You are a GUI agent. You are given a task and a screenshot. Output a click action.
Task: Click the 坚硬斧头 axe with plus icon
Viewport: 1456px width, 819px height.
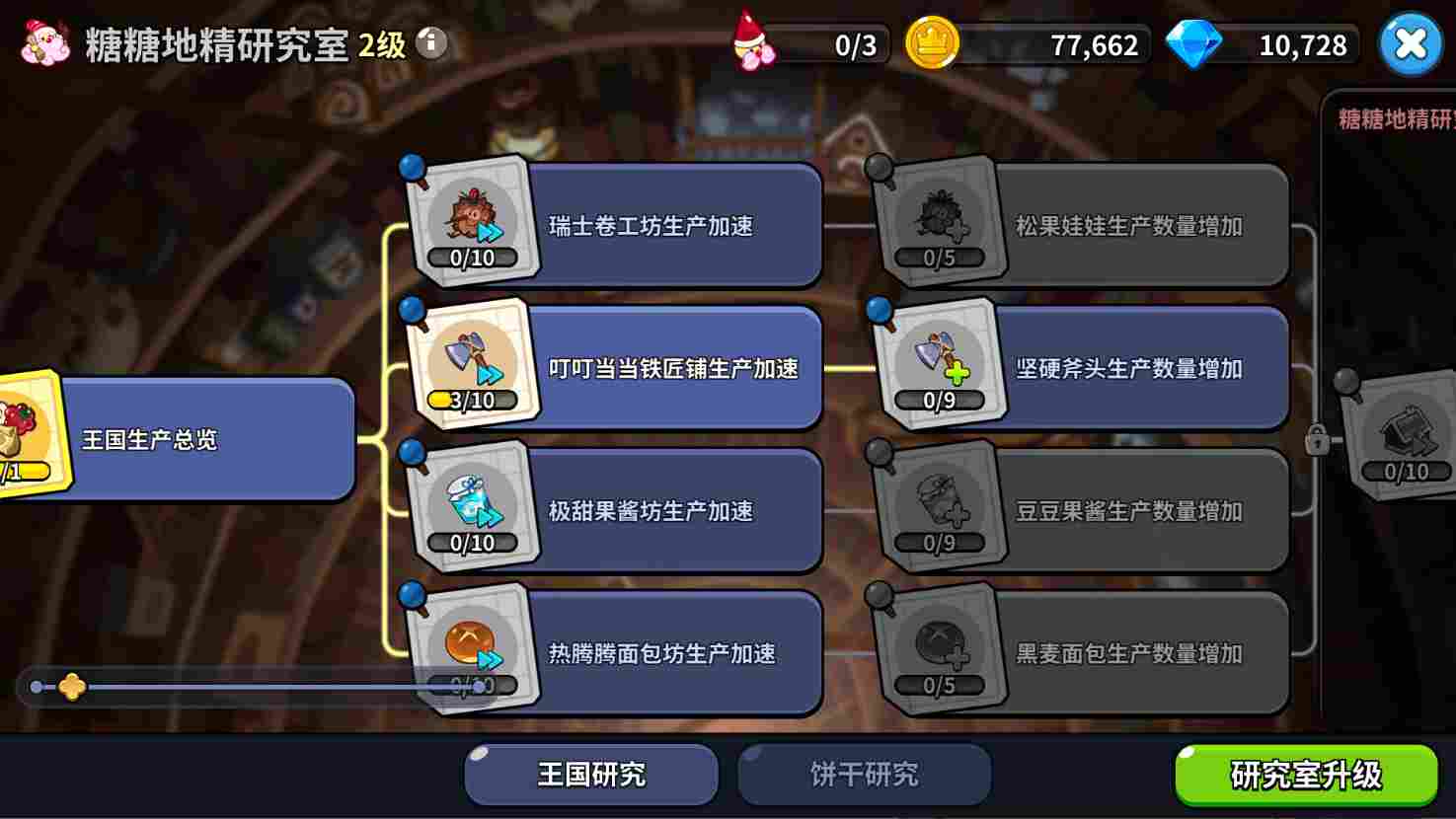pos(938,358)
